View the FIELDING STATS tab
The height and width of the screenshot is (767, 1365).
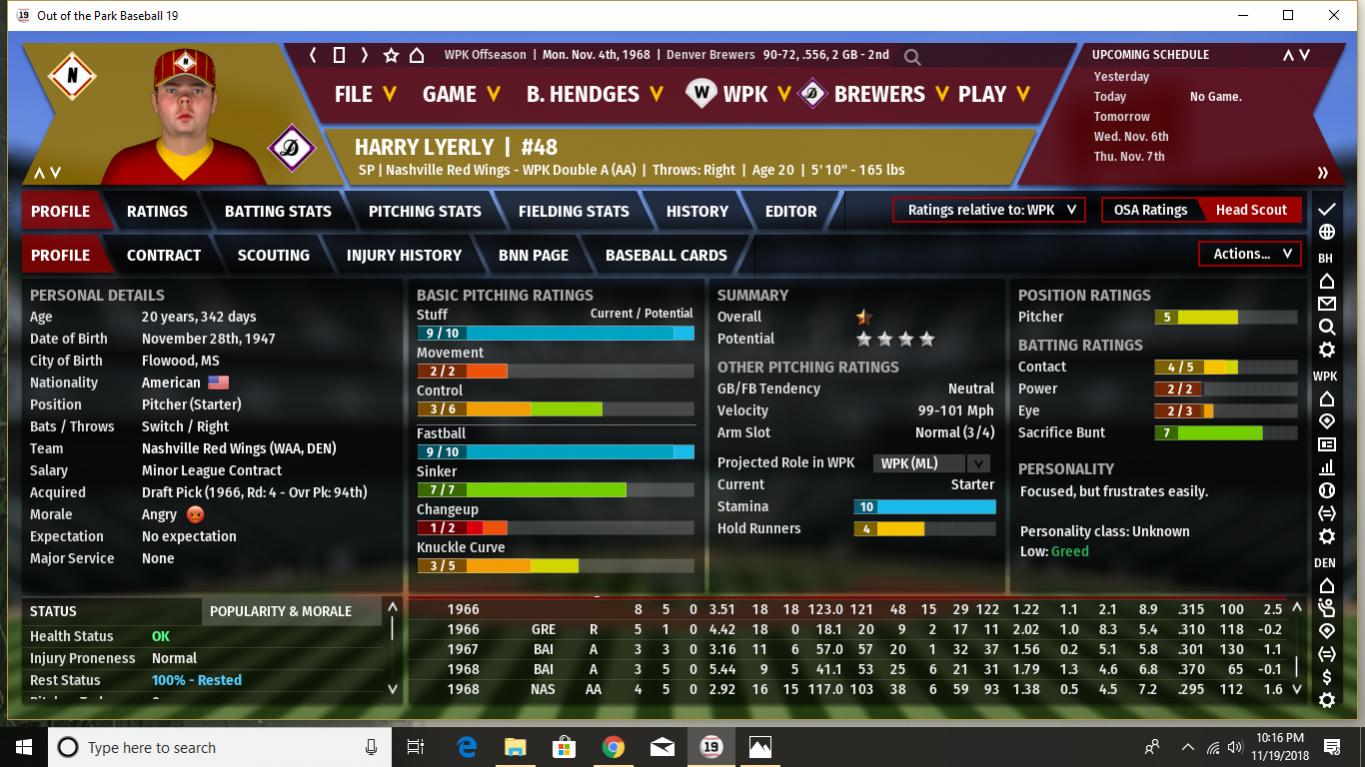573,211
